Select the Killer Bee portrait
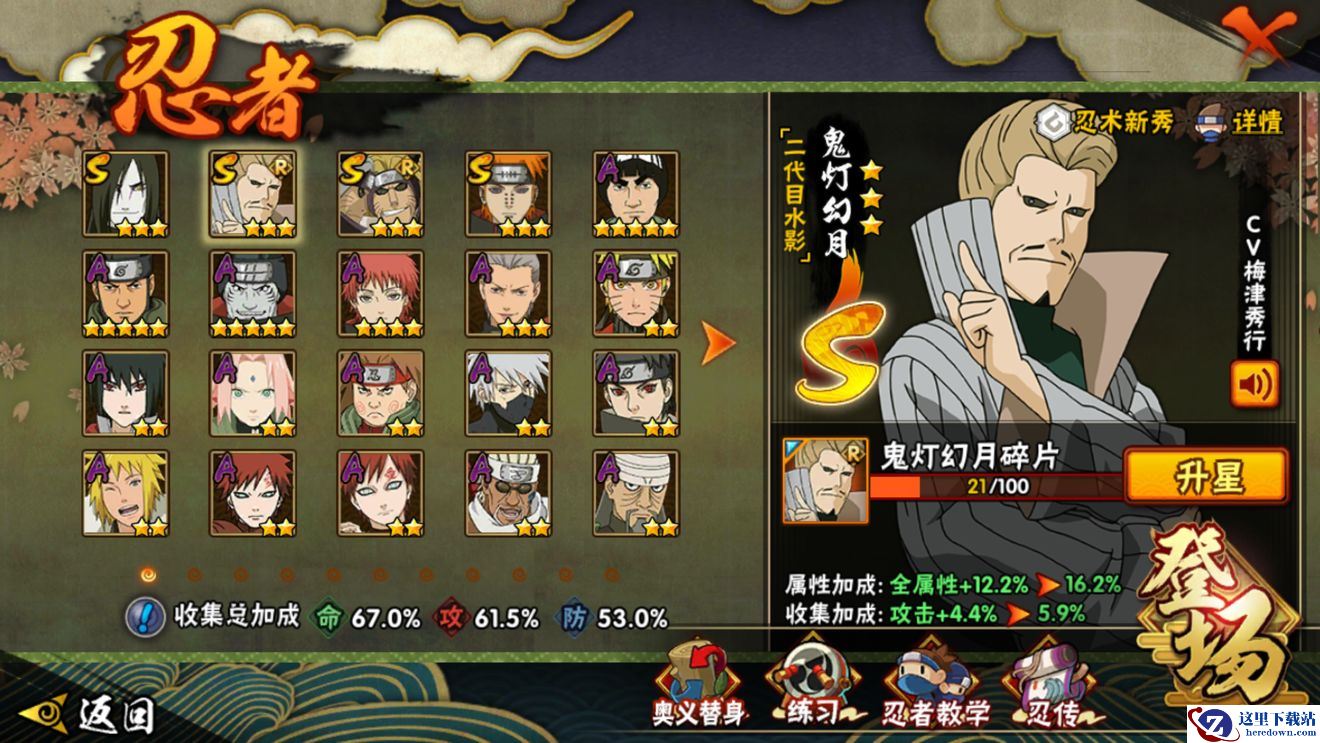 508,493
